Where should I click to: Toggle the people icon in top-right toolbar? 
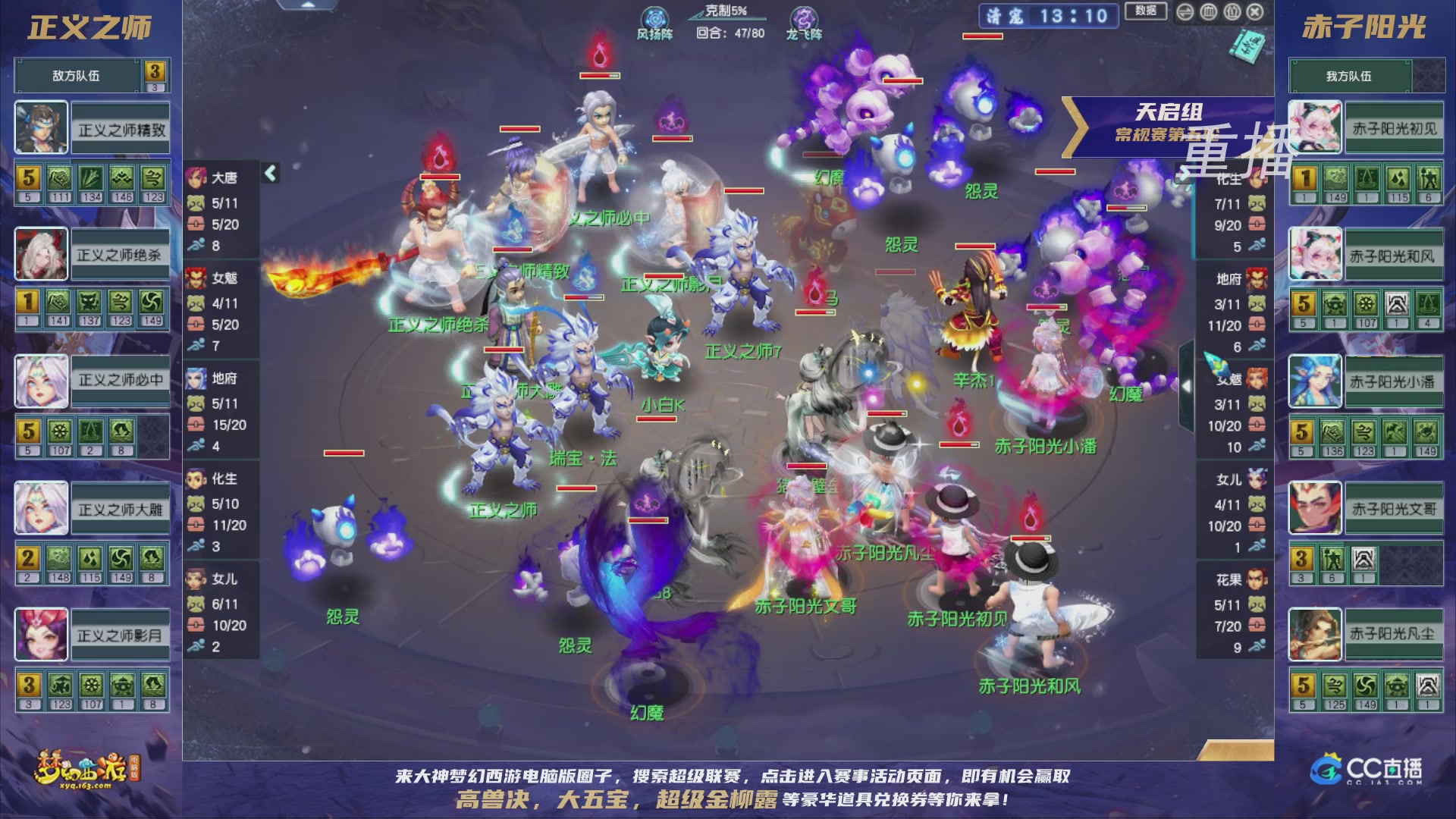coord(1232,12)
